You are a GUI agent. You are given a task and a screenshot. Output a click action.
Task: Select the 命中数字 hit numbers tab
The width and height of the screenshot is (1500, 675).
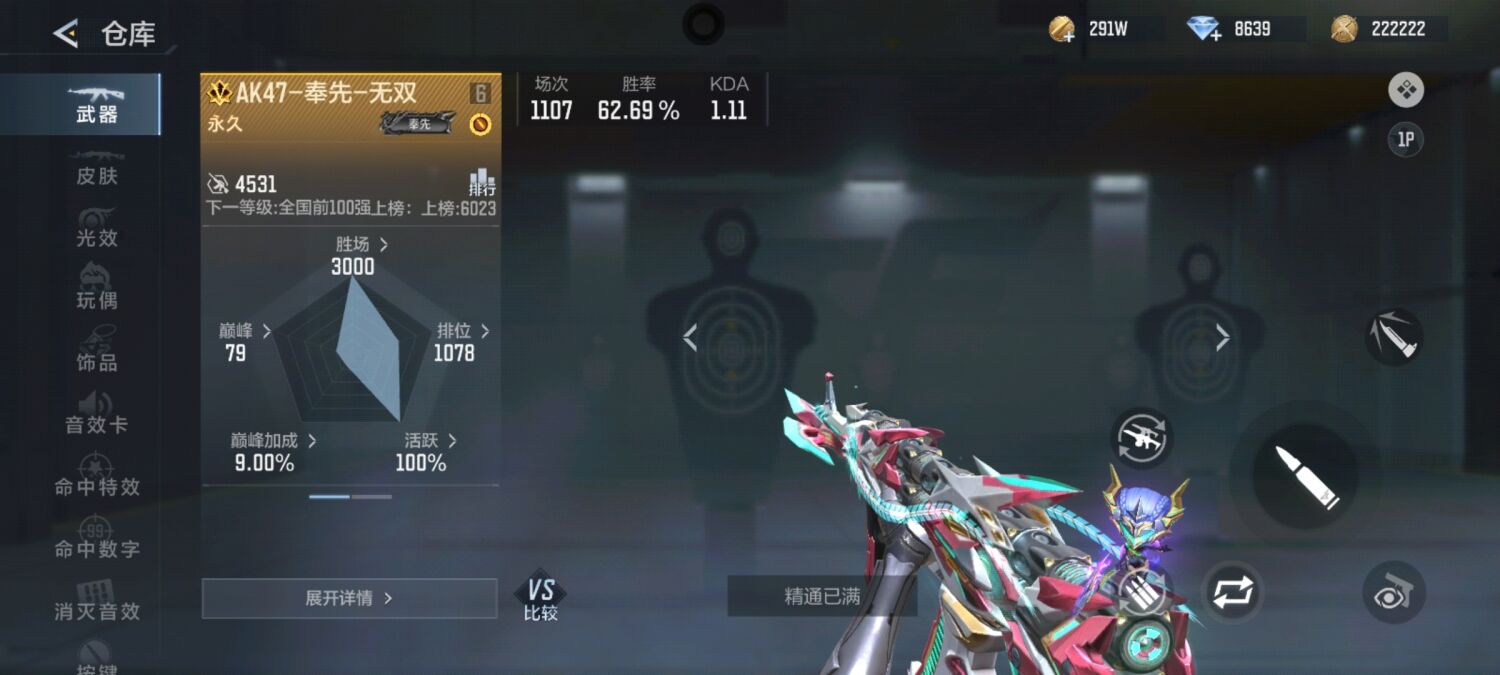(96, 539)
